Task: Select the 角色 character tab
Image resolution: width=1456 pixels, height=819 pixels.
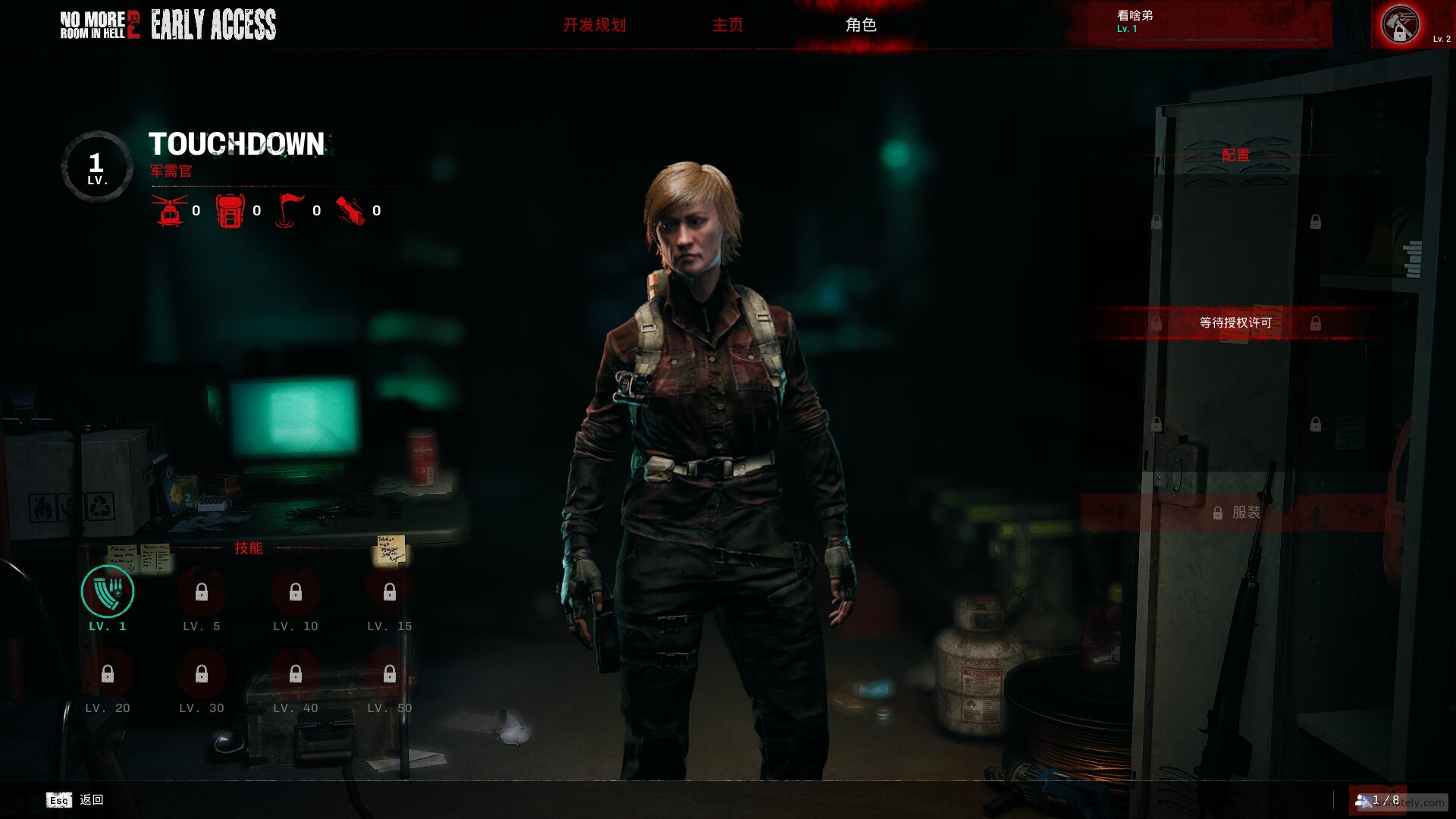Action: click(861, 25)
